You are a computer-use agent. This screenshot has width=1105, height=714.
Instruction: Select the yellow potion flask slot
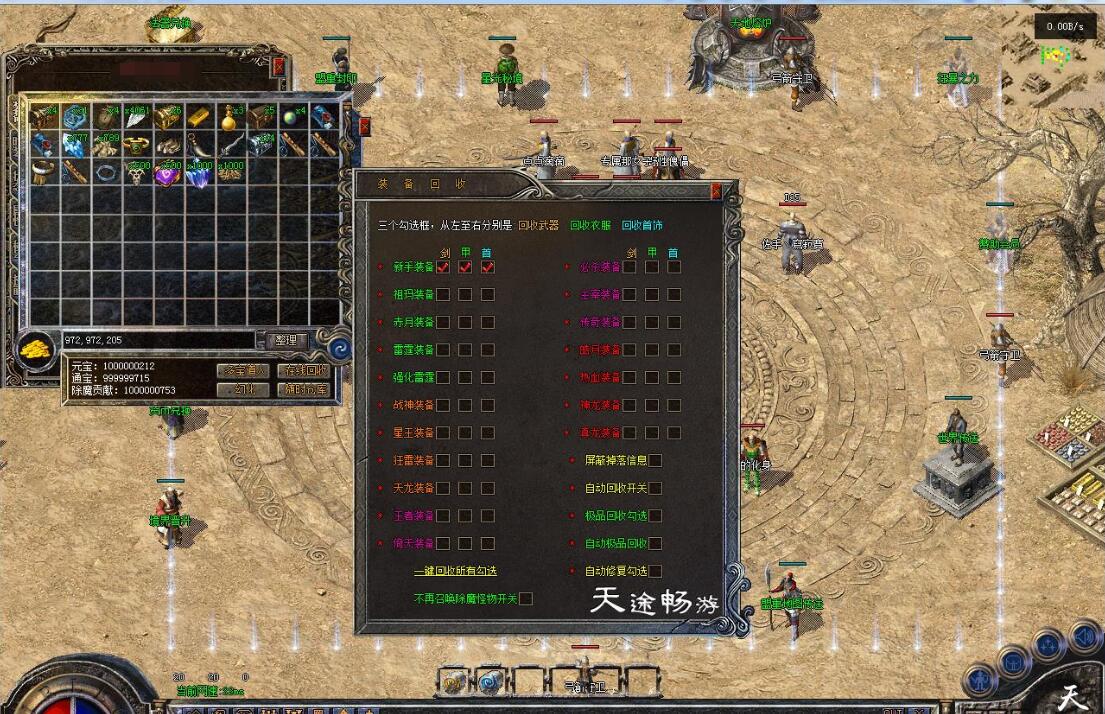230,118
